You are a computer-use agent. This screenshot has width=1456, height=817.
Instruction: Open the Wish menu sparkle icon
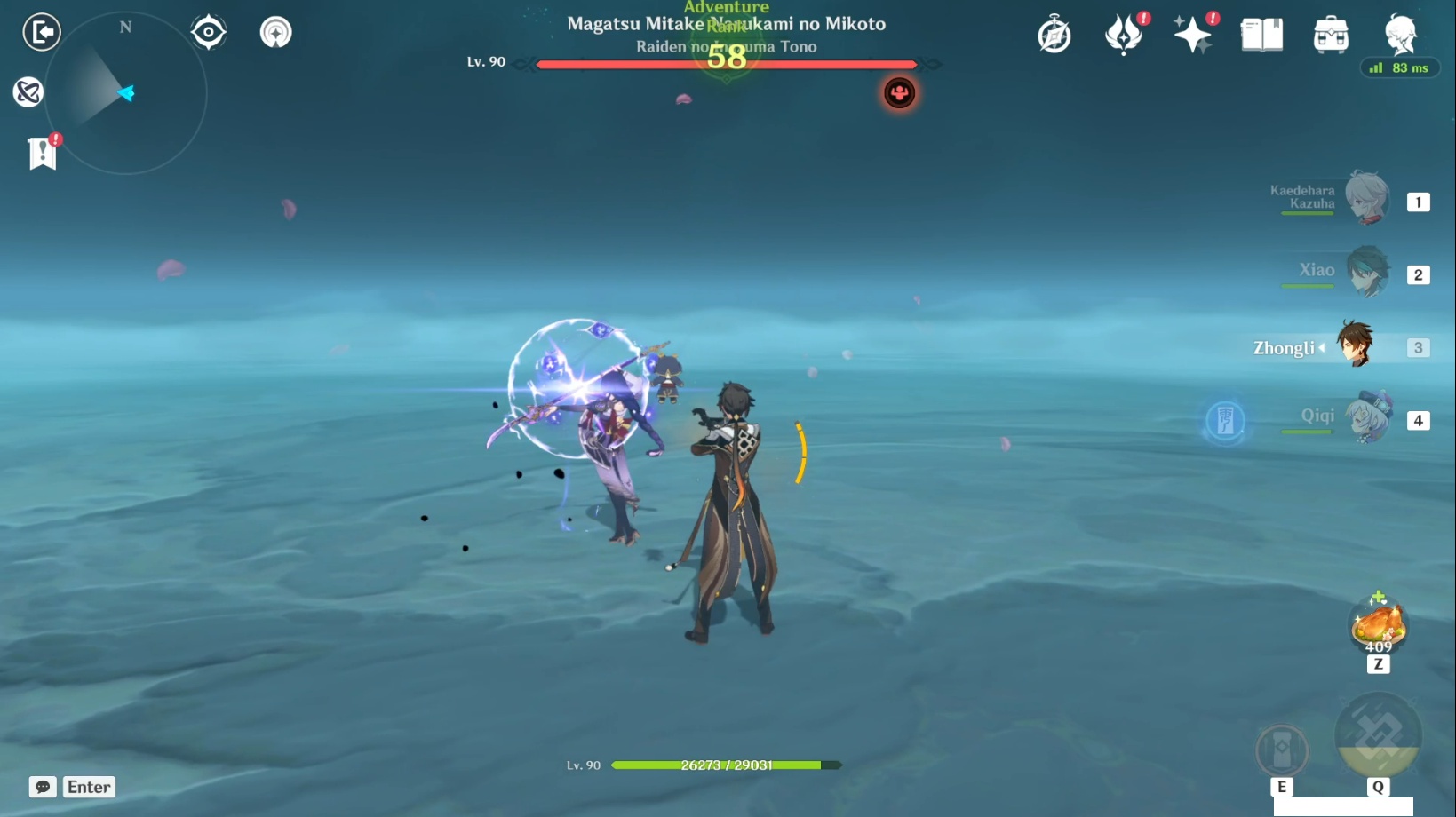point(1194,34)
